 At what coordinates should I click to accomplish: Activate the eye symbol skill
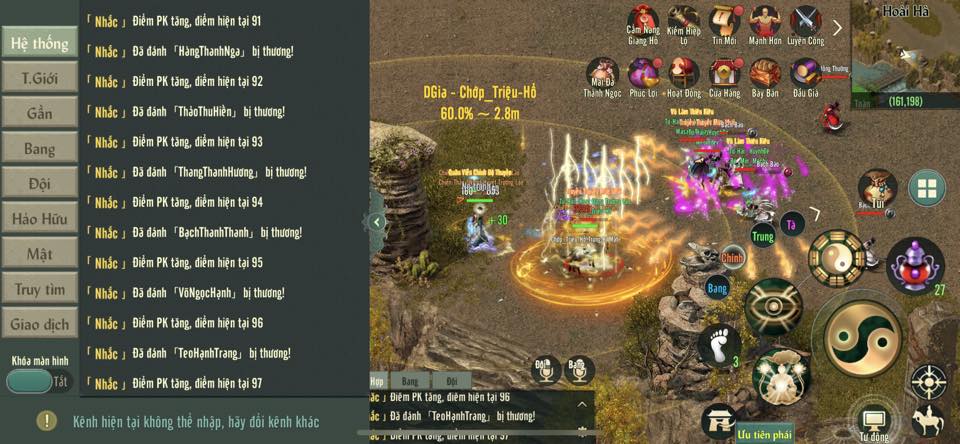[773, 306]
